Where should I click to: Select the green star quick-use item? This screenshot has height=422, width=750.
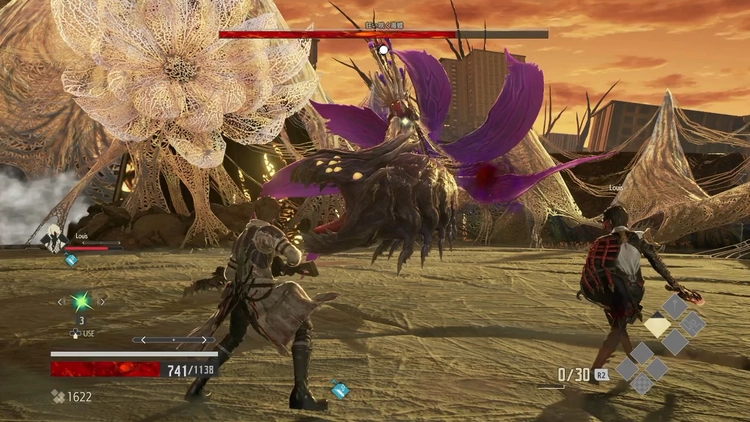pyautogui.click(x=81, y=300)
